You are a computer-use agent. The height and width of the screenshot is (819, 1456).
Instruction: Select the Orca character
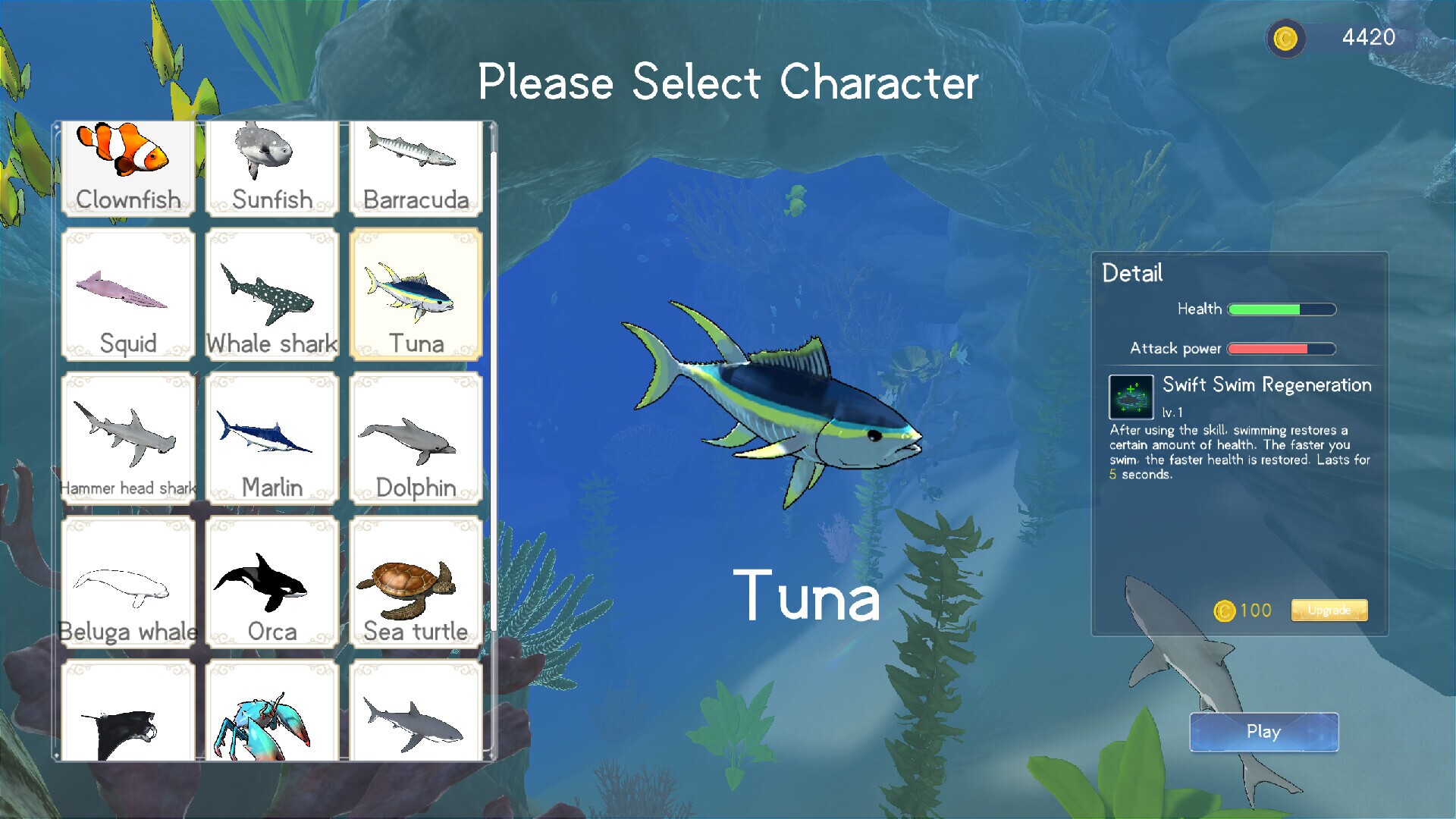[x=271, y=582]
